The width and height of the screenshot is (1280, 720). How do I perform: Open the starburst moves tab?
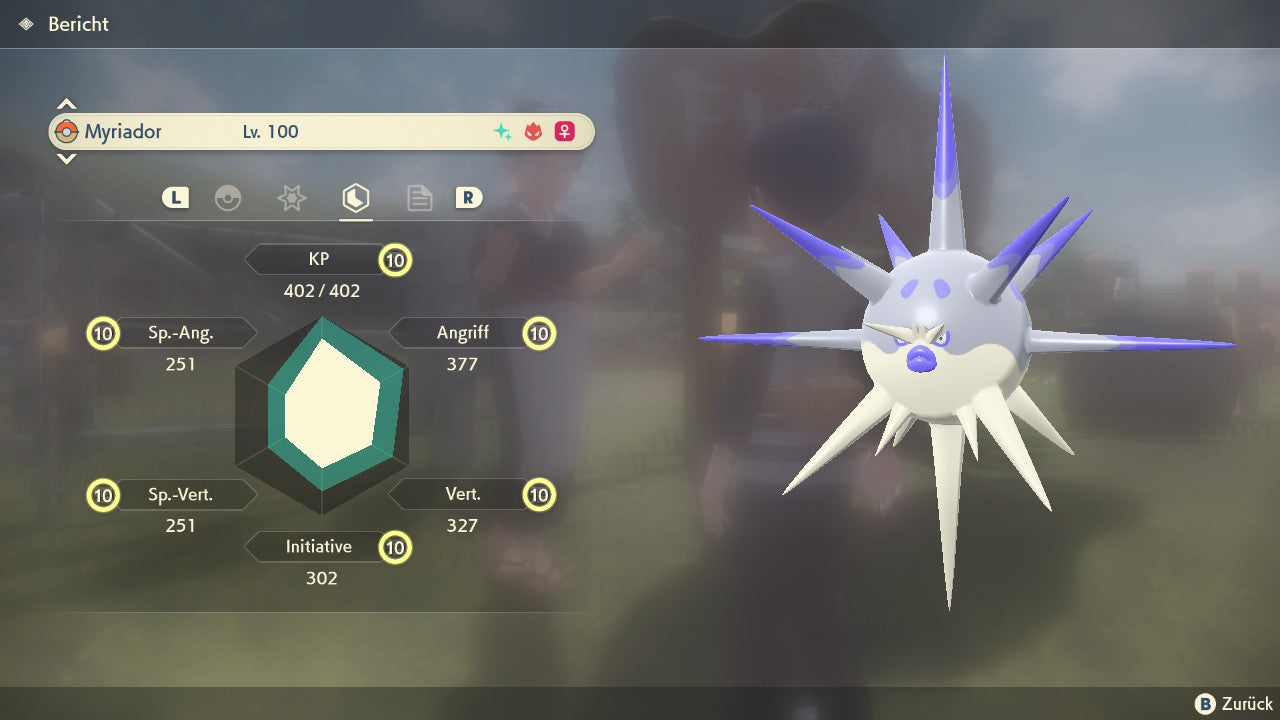click(291, 198)
